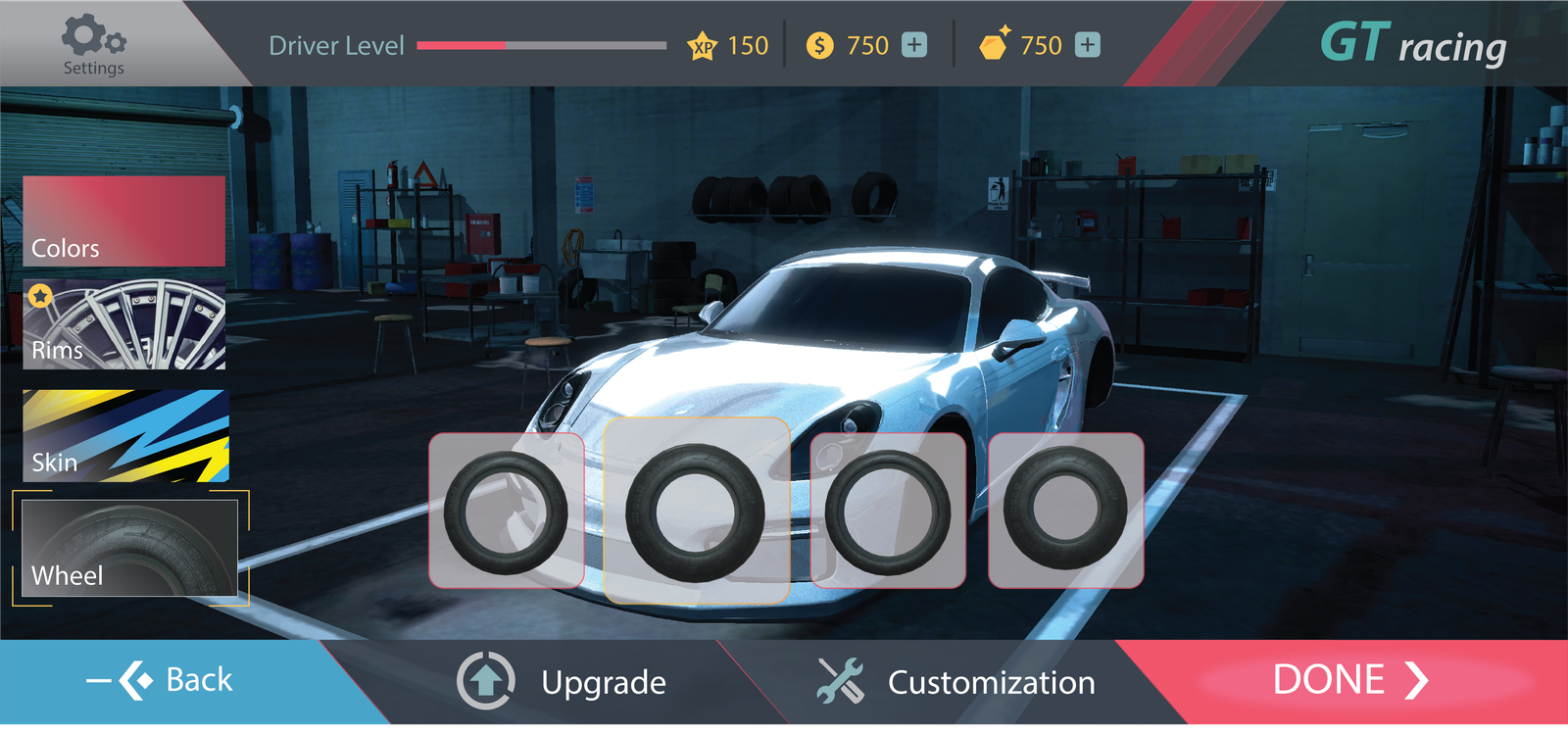
Task: Confirm with the DONE button
Action: click(1349, 680)
